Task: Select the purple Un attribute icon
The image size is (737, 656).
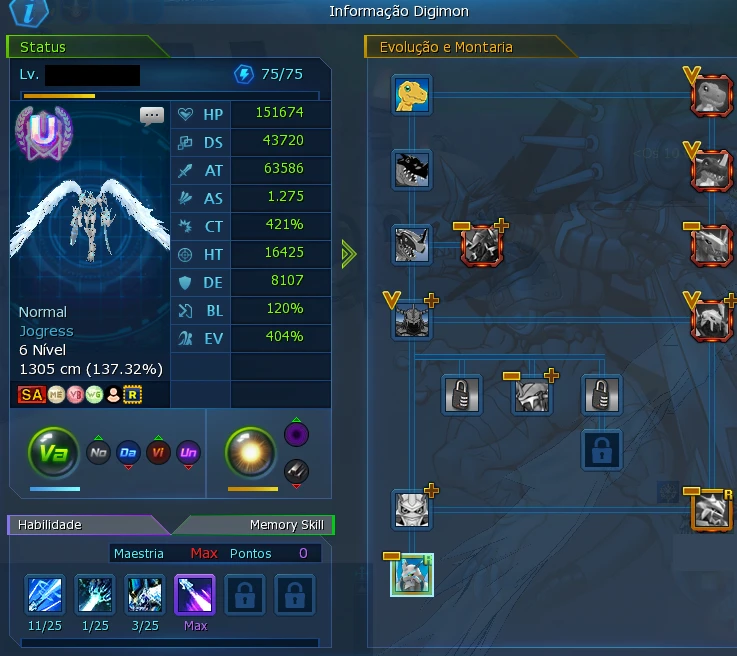Action: 188,453
